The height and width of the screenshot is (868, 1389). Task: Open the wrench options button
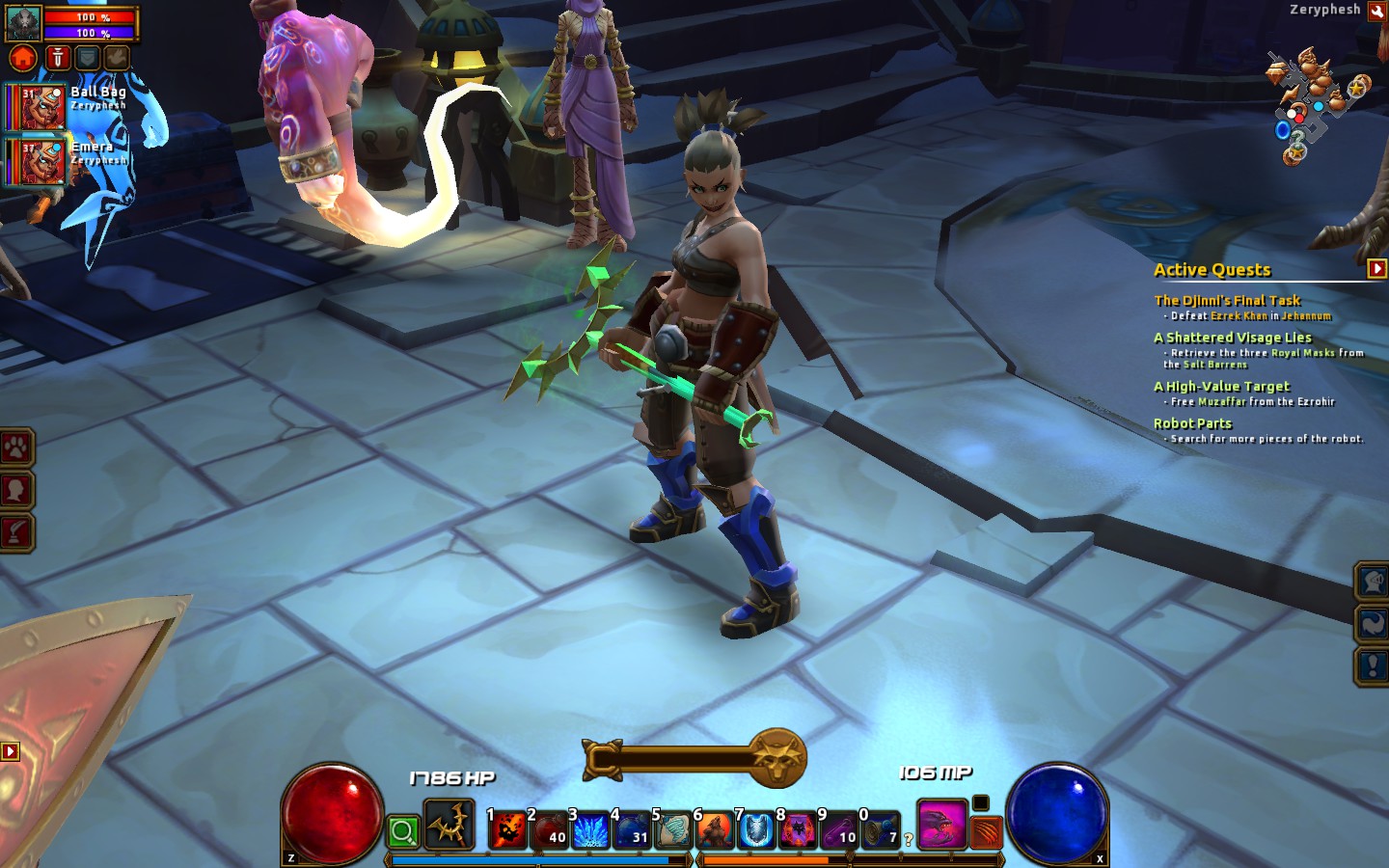tap(1376, 11)
